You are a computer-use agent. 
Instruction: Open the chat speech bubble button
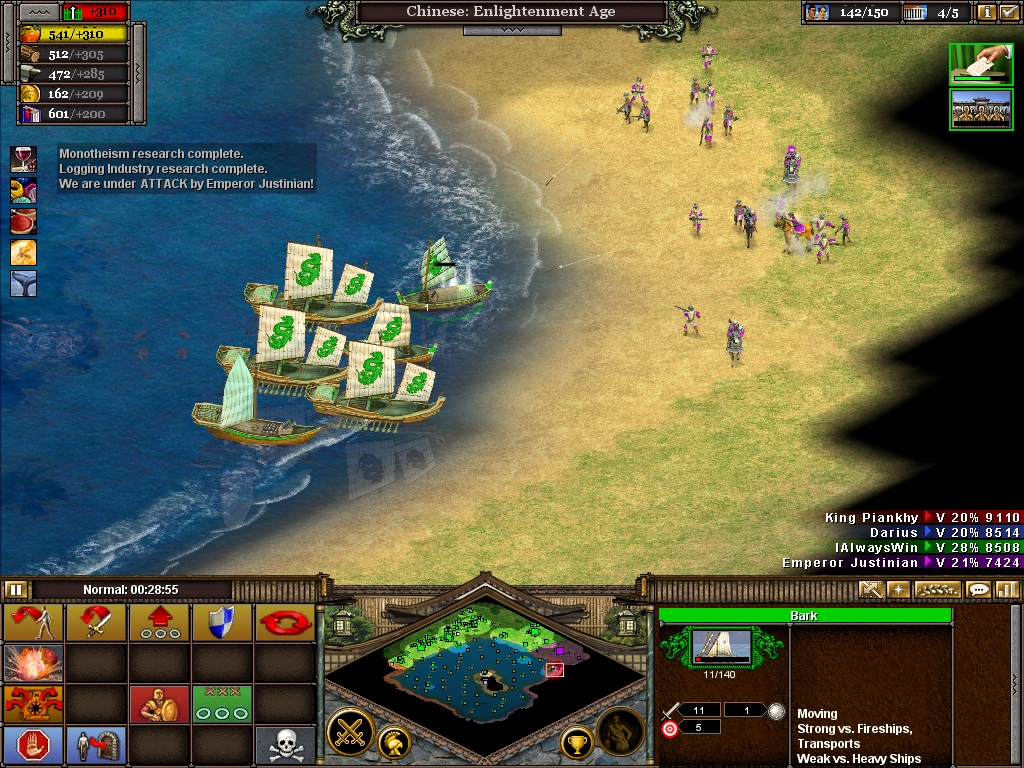(x=978, y=590)
